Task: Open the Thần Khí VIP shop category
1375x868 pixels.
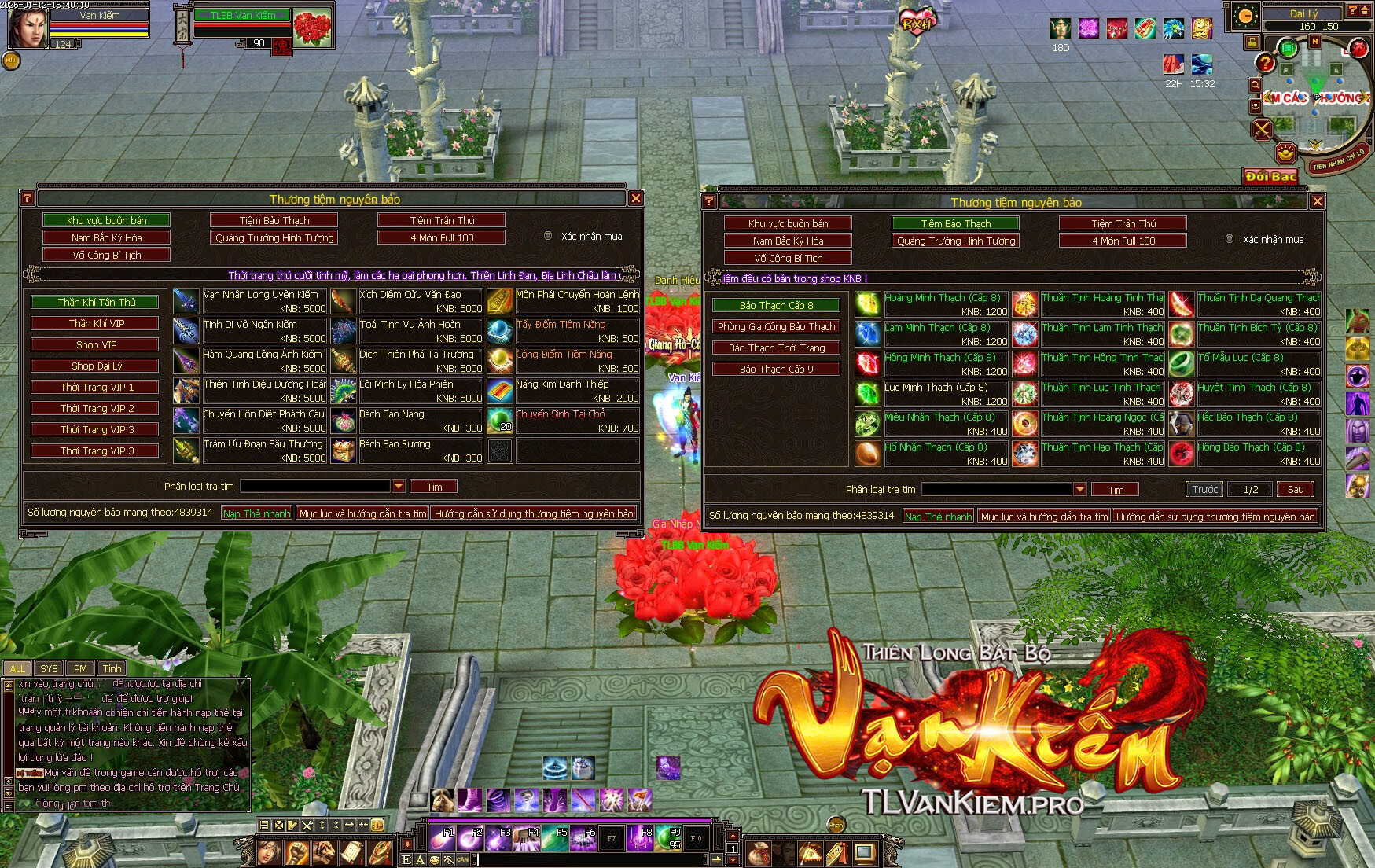Action: 95,323
